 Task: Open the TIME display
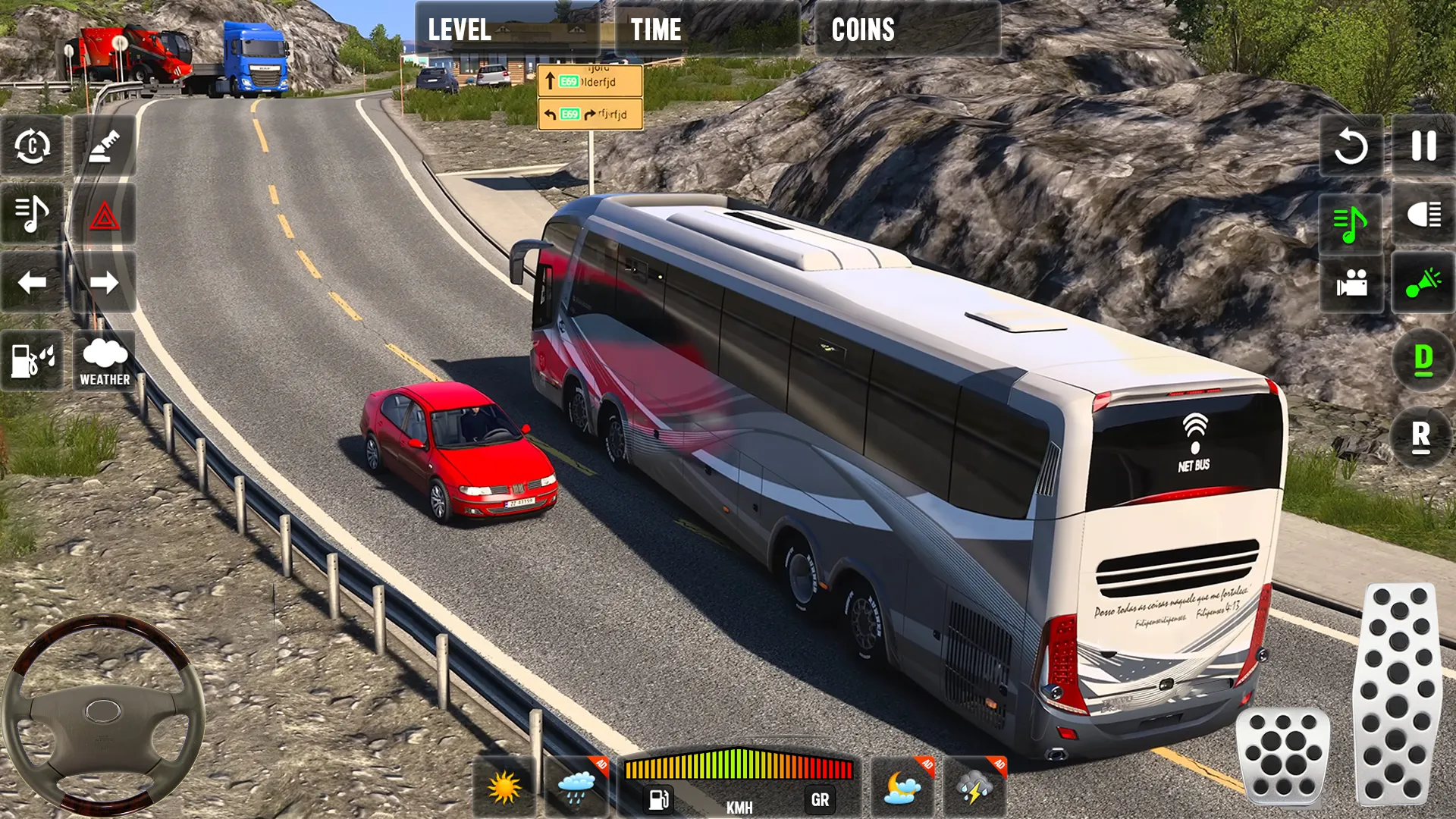(x=655, y=30)
